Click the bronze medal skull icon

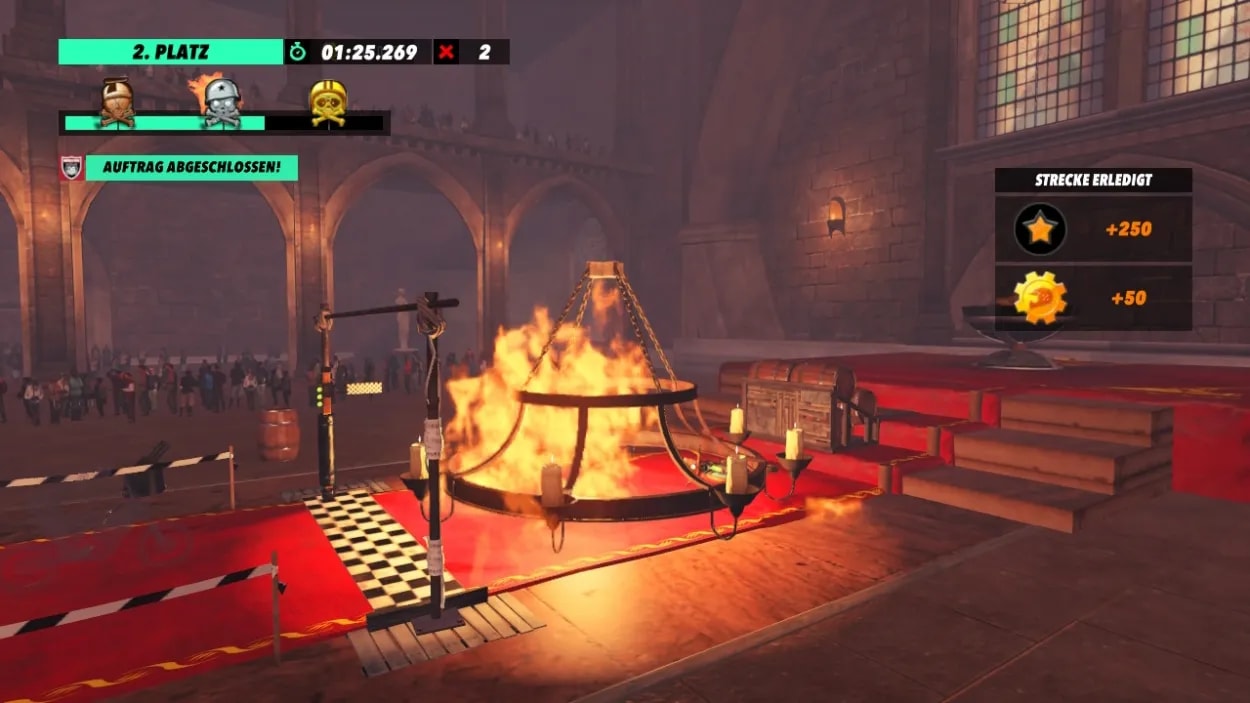pyautogui.click(x=117, y=102)
